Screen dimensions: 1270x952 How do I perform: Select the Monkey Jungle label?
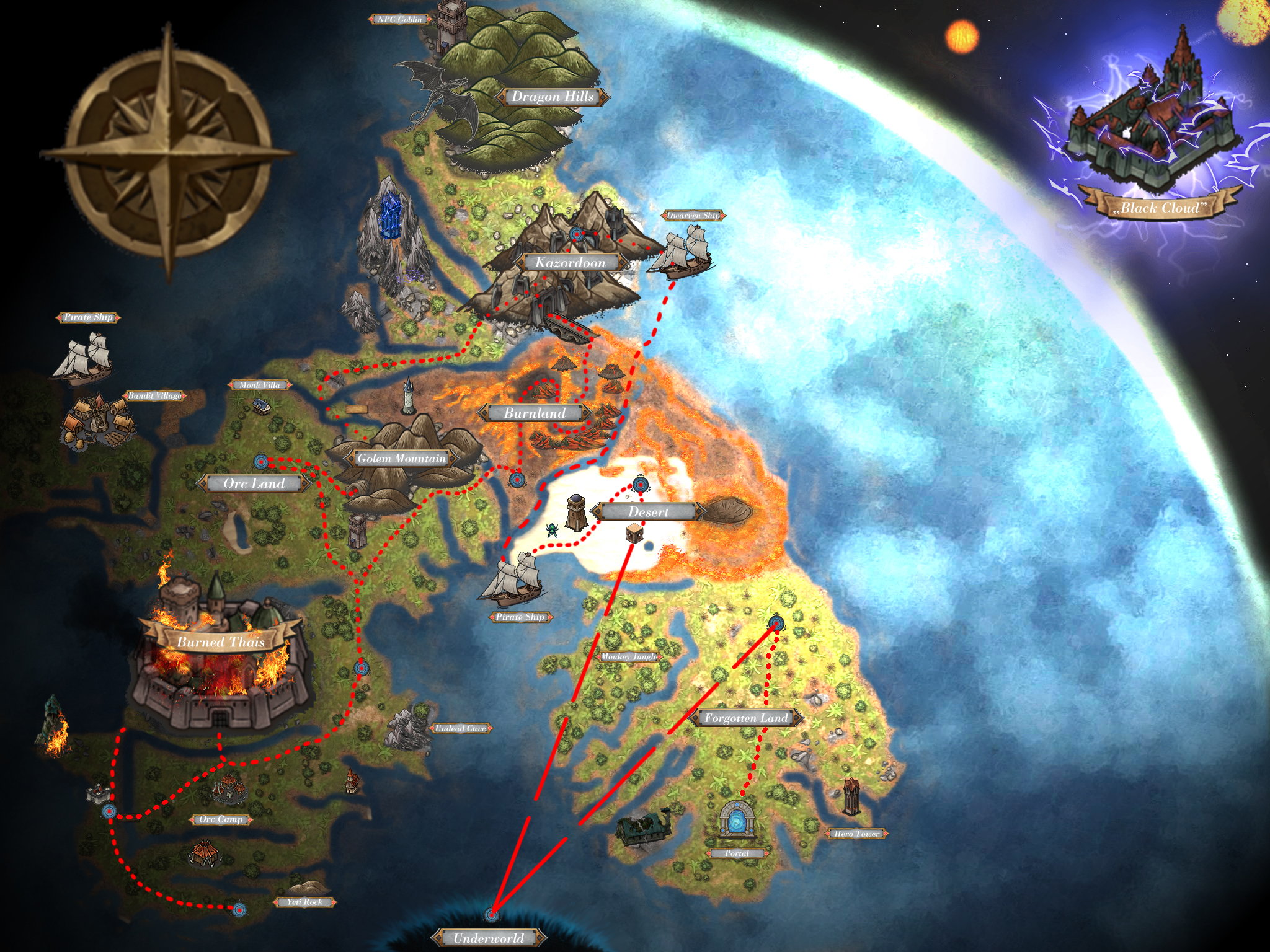tap(629, 656)
